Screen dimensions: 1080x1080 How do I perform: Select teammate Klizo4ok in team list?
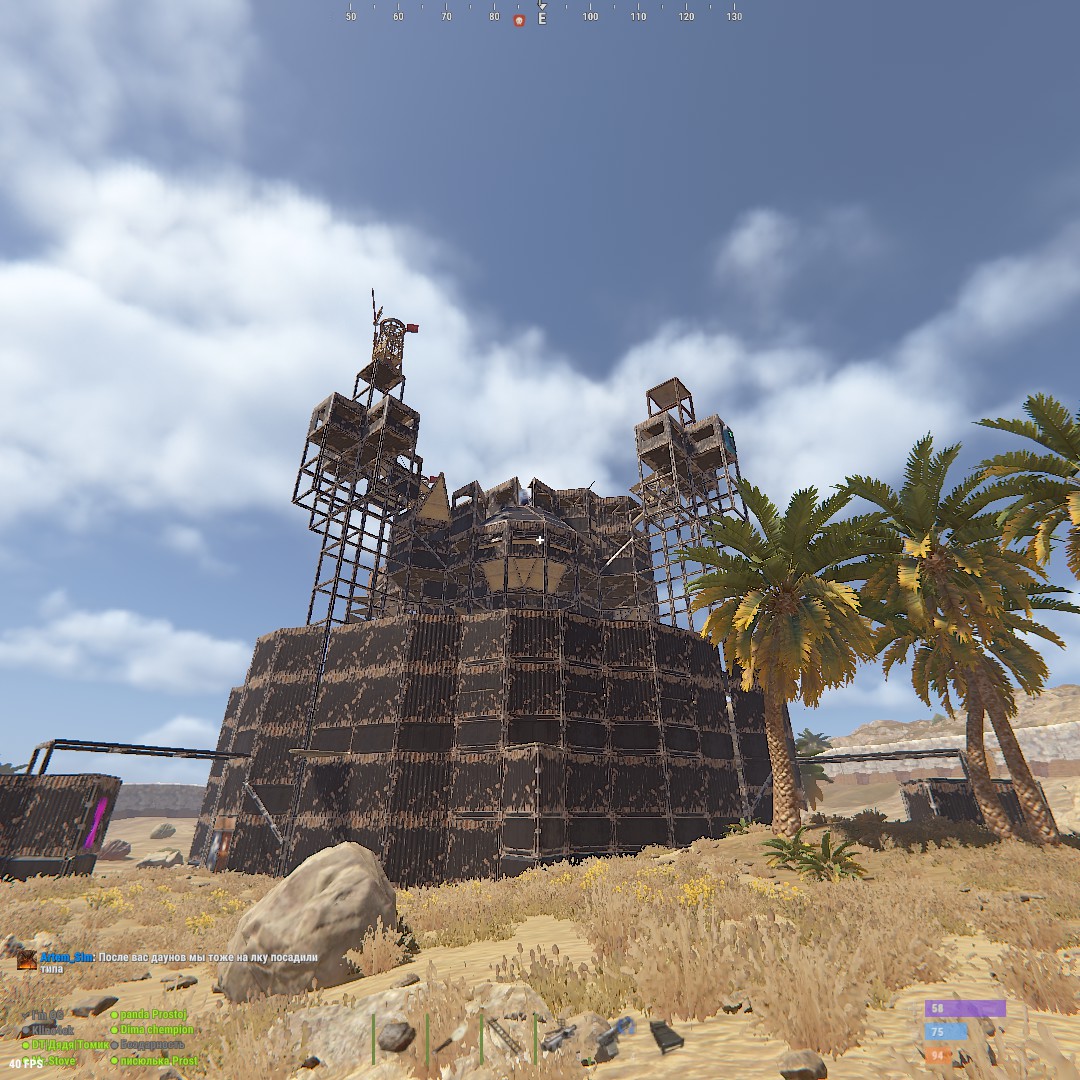pyautogui.click(x=50, y=1029)
